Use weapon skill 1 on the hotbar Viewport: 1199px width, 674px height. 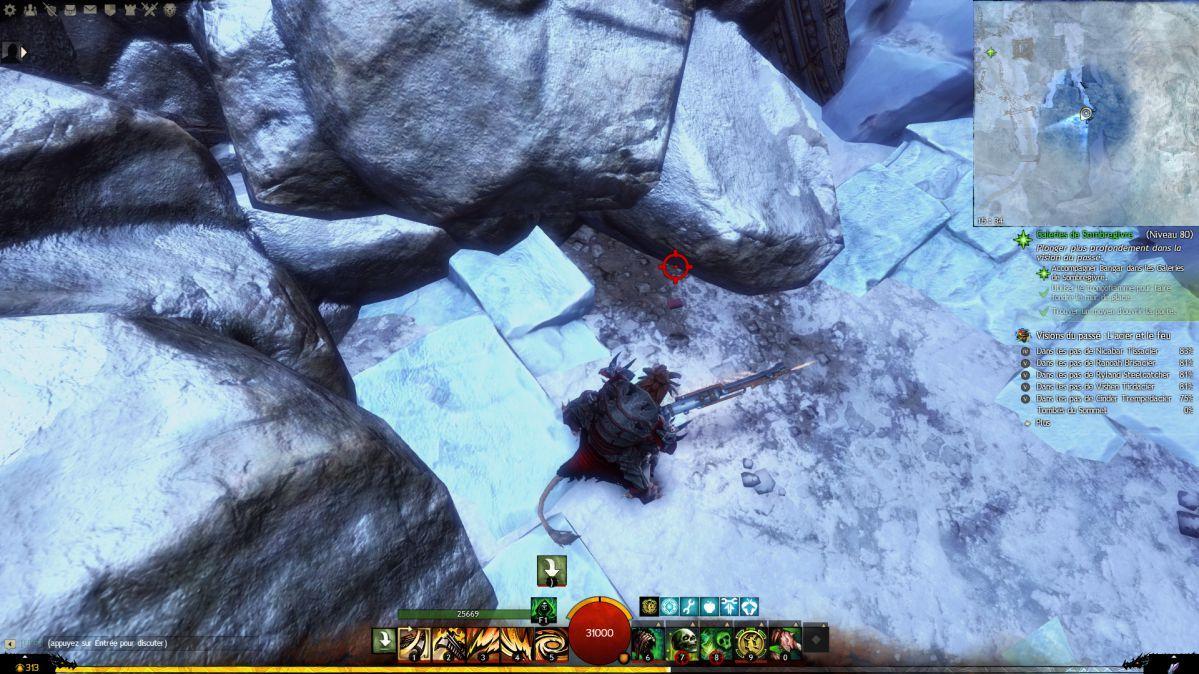coord(415,642)
